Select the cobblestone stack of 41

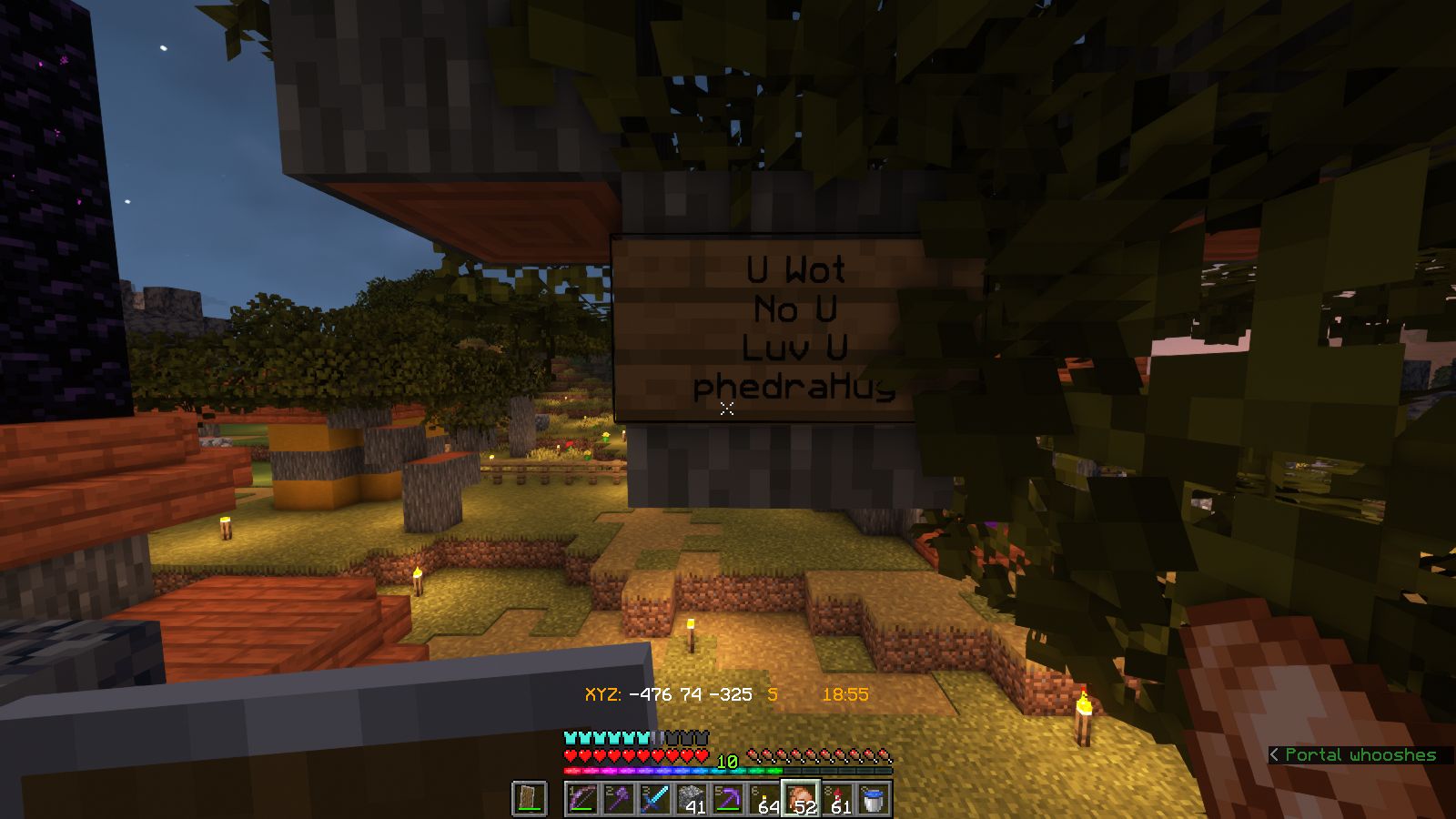[x=692, y=799]
